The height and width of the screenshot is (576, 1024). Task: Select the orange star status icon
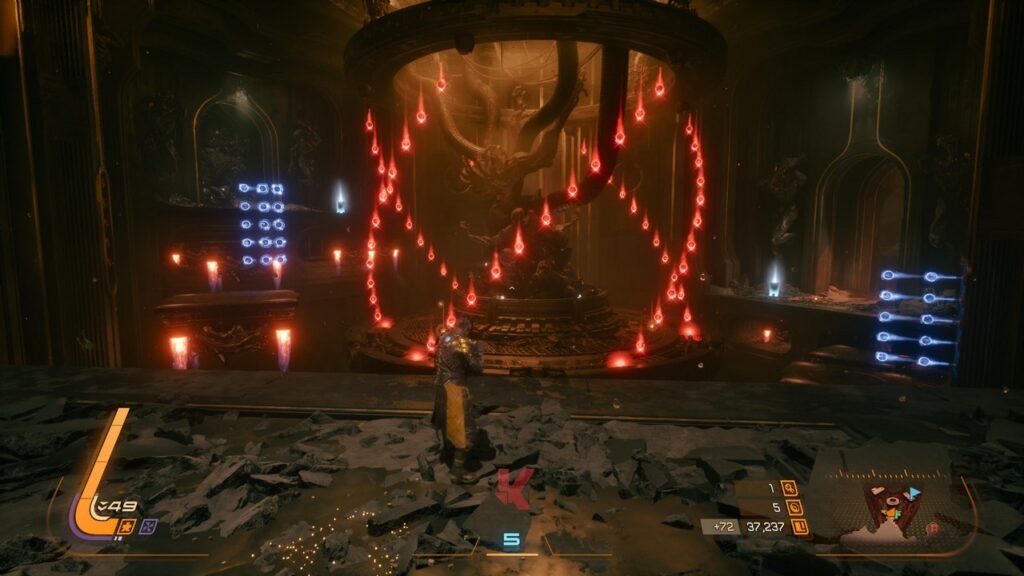point(127,526)
